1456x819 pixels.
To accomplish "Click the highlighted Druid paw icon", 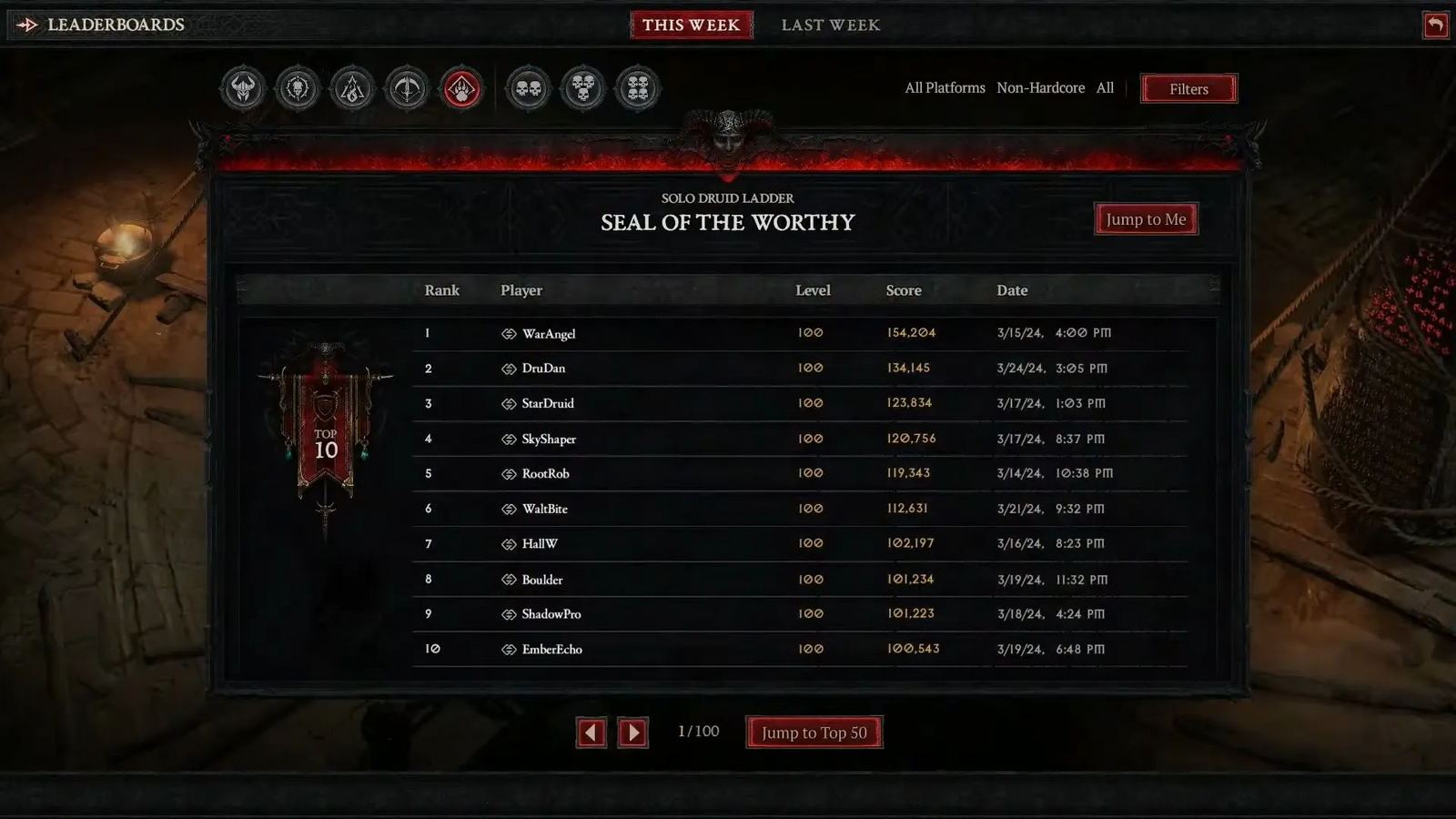I will click(461, 88).
